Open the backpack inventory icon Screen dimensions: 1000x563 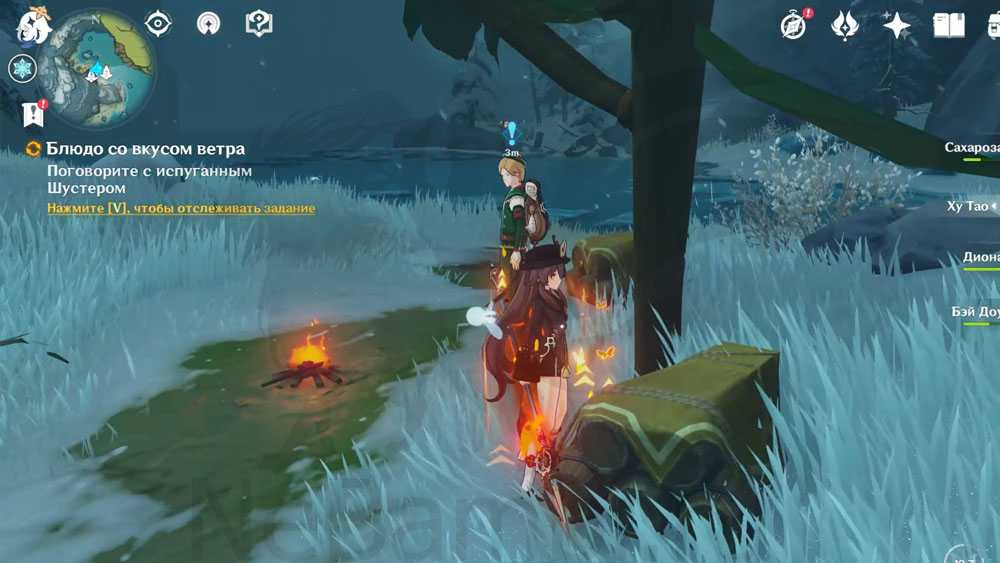993,25
